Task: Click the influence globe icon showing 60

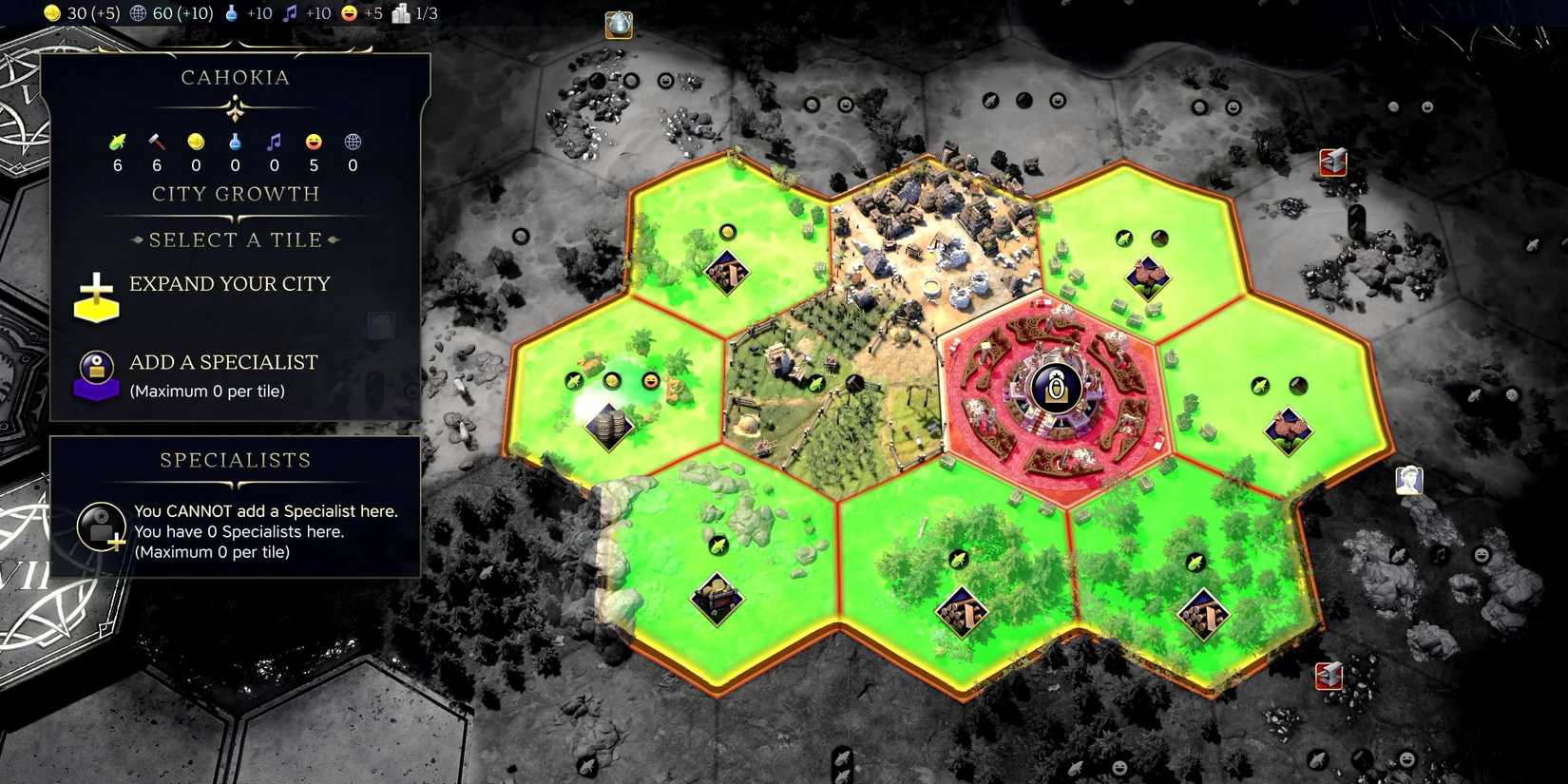Action: point(138,13)
